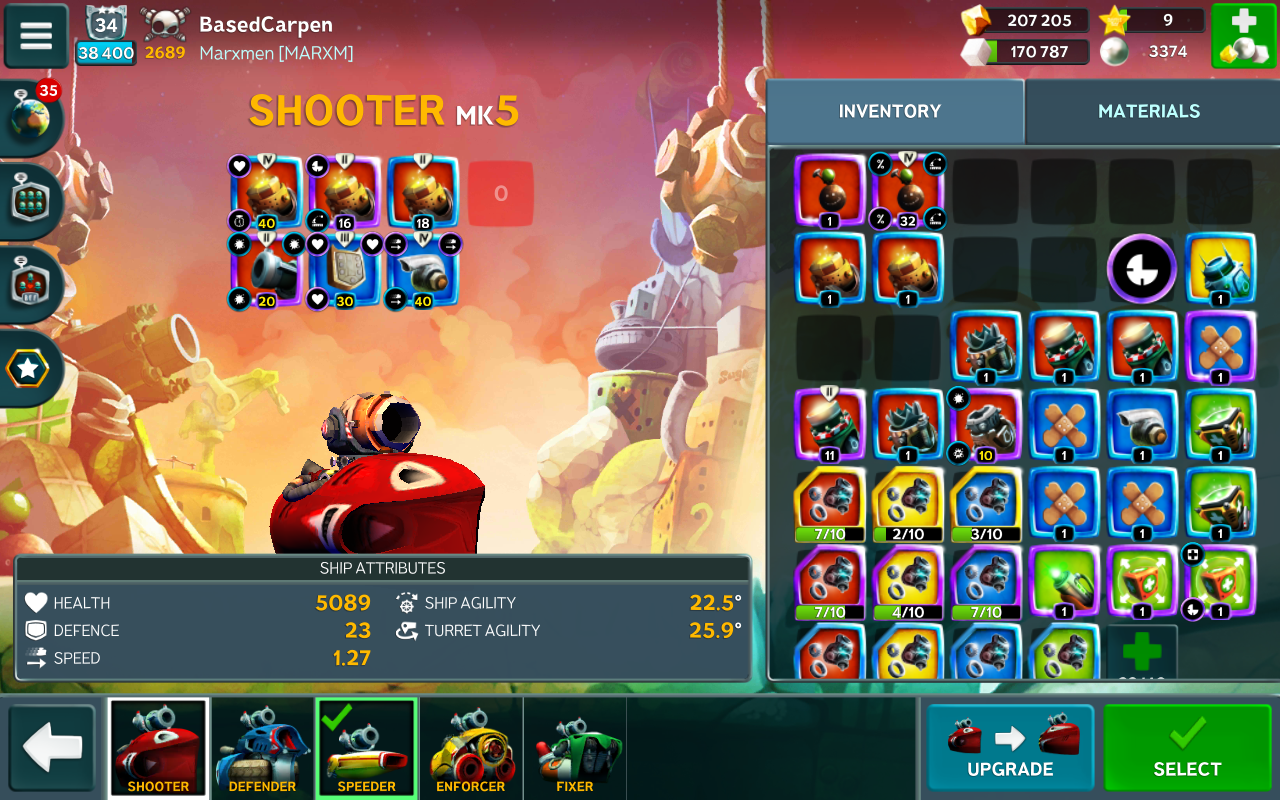Open the Inventory tab
Screen dimensions: 1280x800
(890, 111)
